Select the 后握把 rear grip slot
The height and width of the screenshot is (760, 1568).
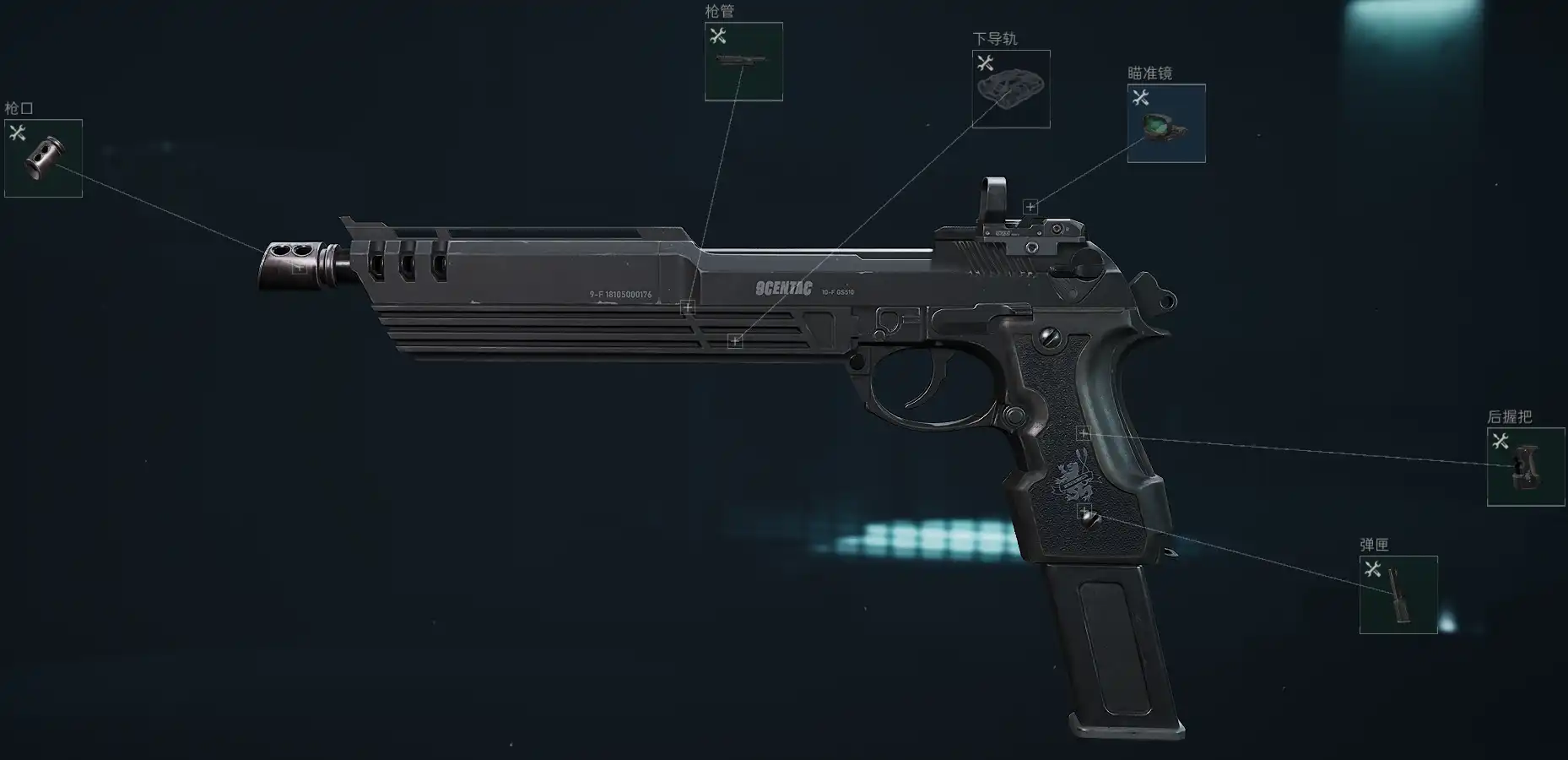pyautogui.click(x=1525, y=467)
